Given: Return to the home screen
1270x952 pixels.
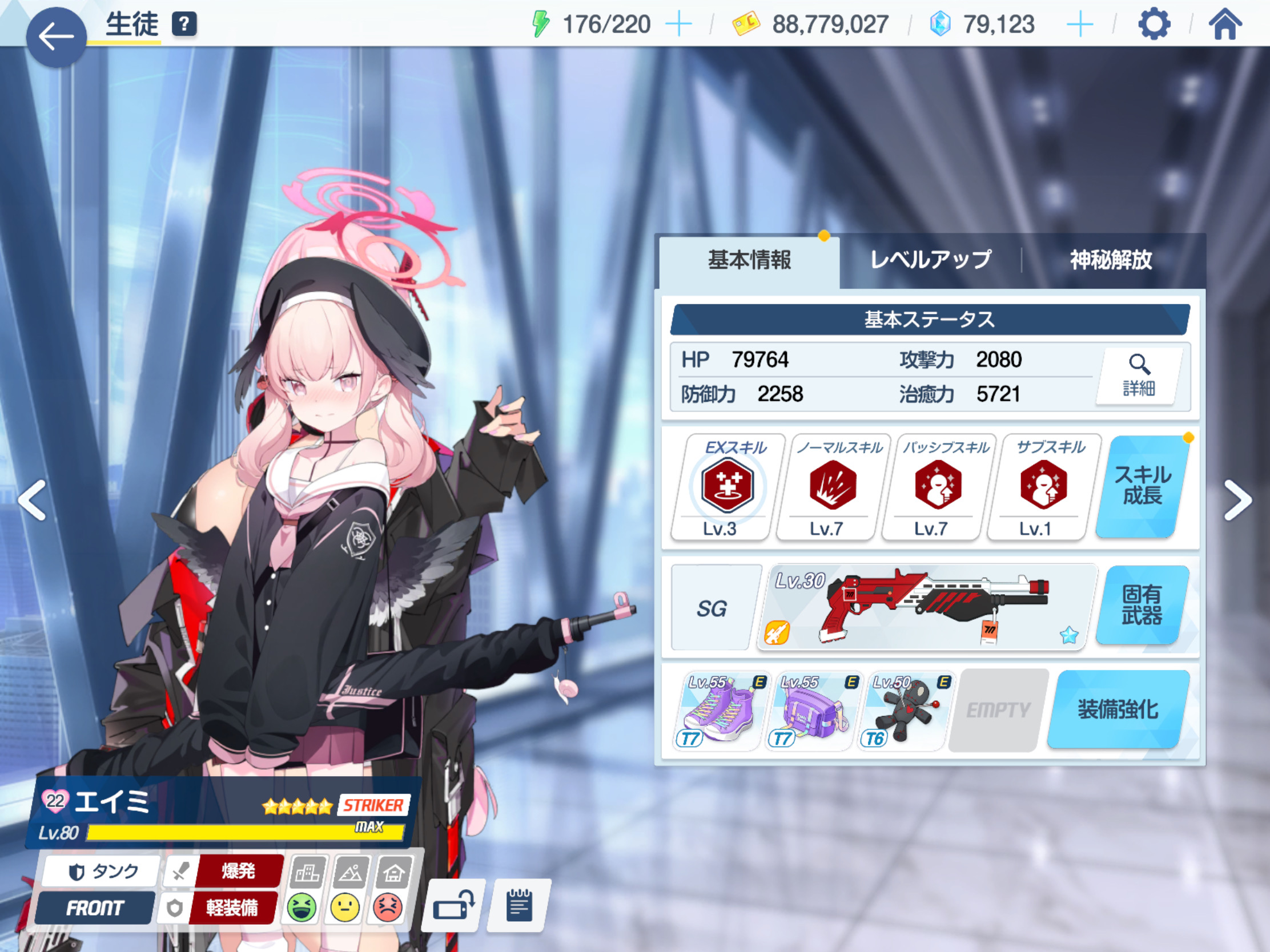Looking at the screenshot, I should coord(1225,25).
